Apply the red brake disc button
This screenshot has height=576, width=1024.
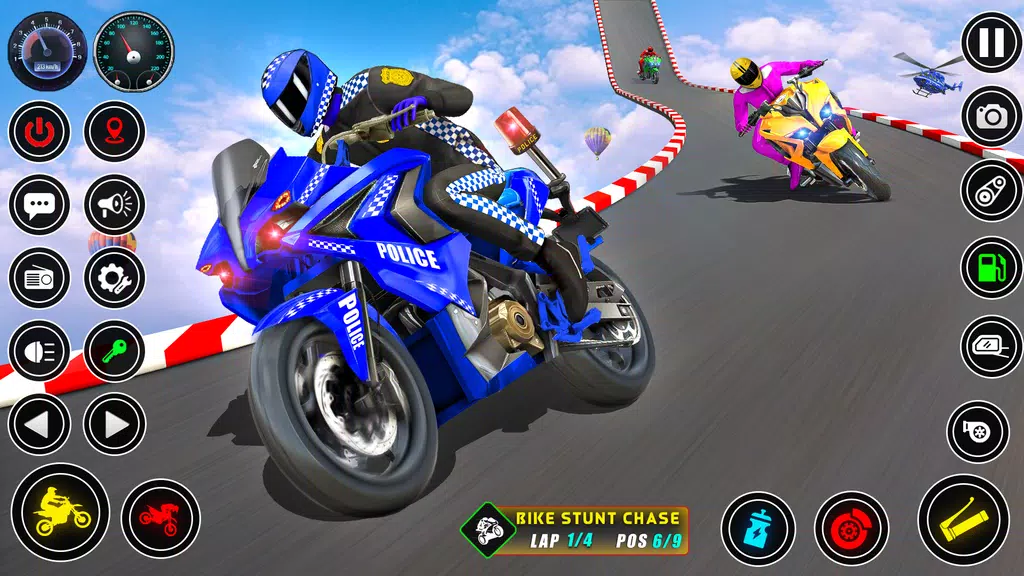(851, 528)
